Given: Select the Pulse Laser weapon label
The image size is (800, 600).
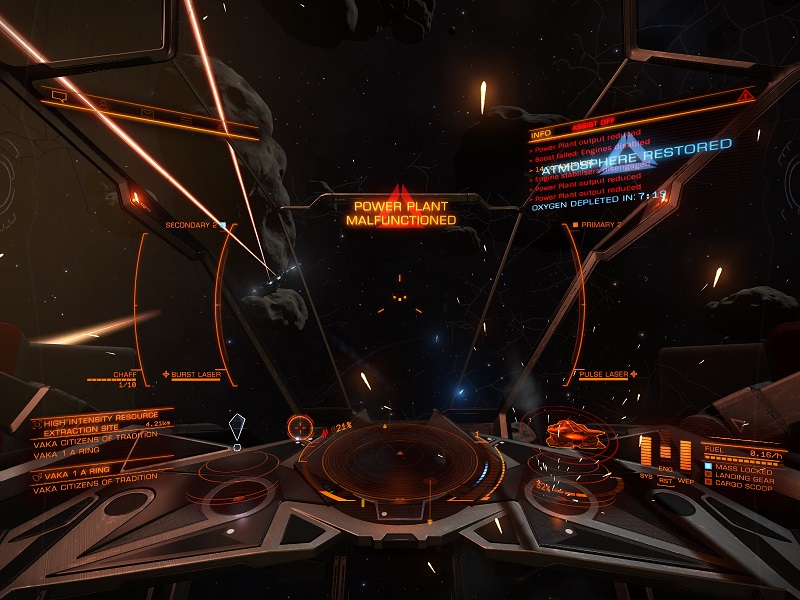Looking at the screenshot, I should coord(604,375).
